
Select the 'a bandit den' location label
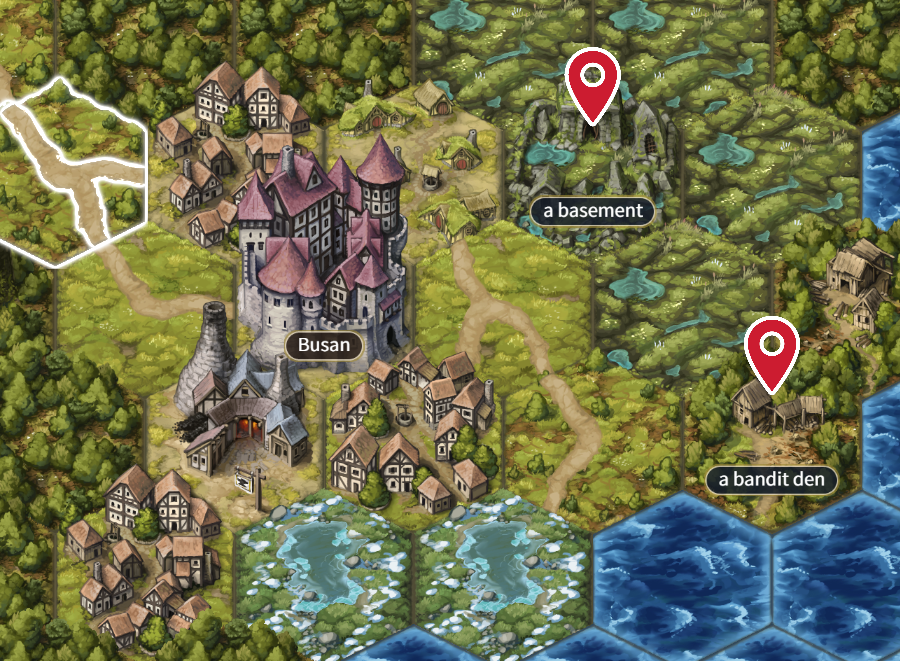(x=771, y=479)
